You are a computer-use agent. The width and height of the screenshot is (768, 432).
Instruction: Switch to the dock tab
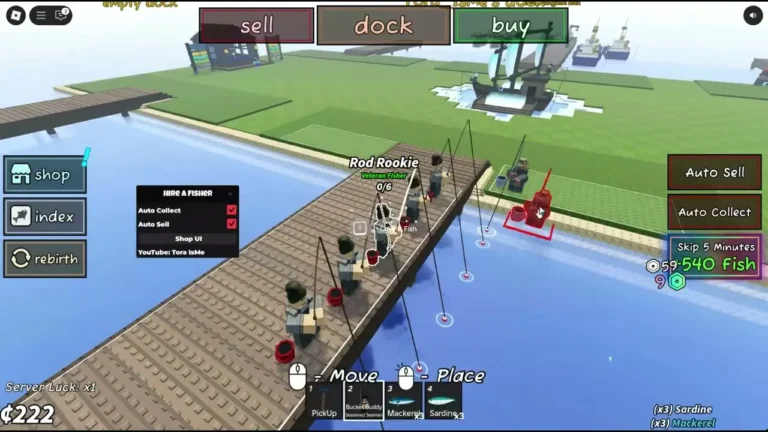[383, 26]
